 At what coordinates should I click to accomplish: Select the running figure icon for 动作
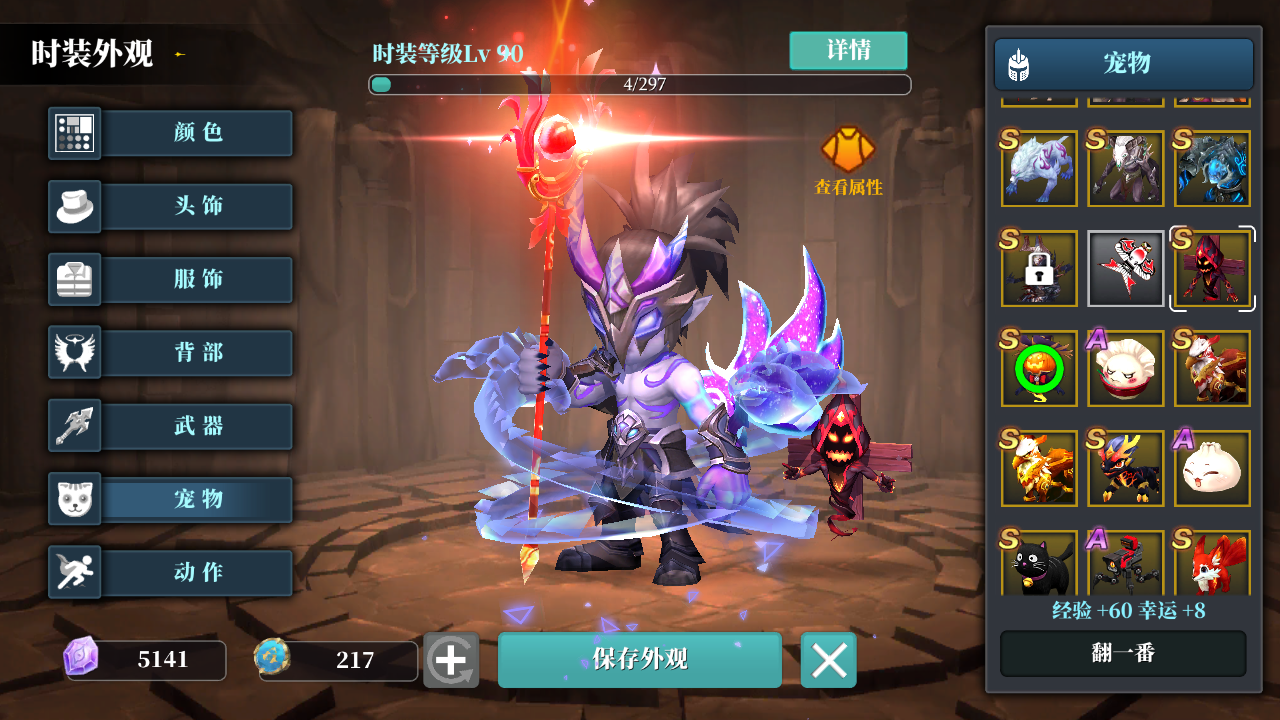pos(74,571)
